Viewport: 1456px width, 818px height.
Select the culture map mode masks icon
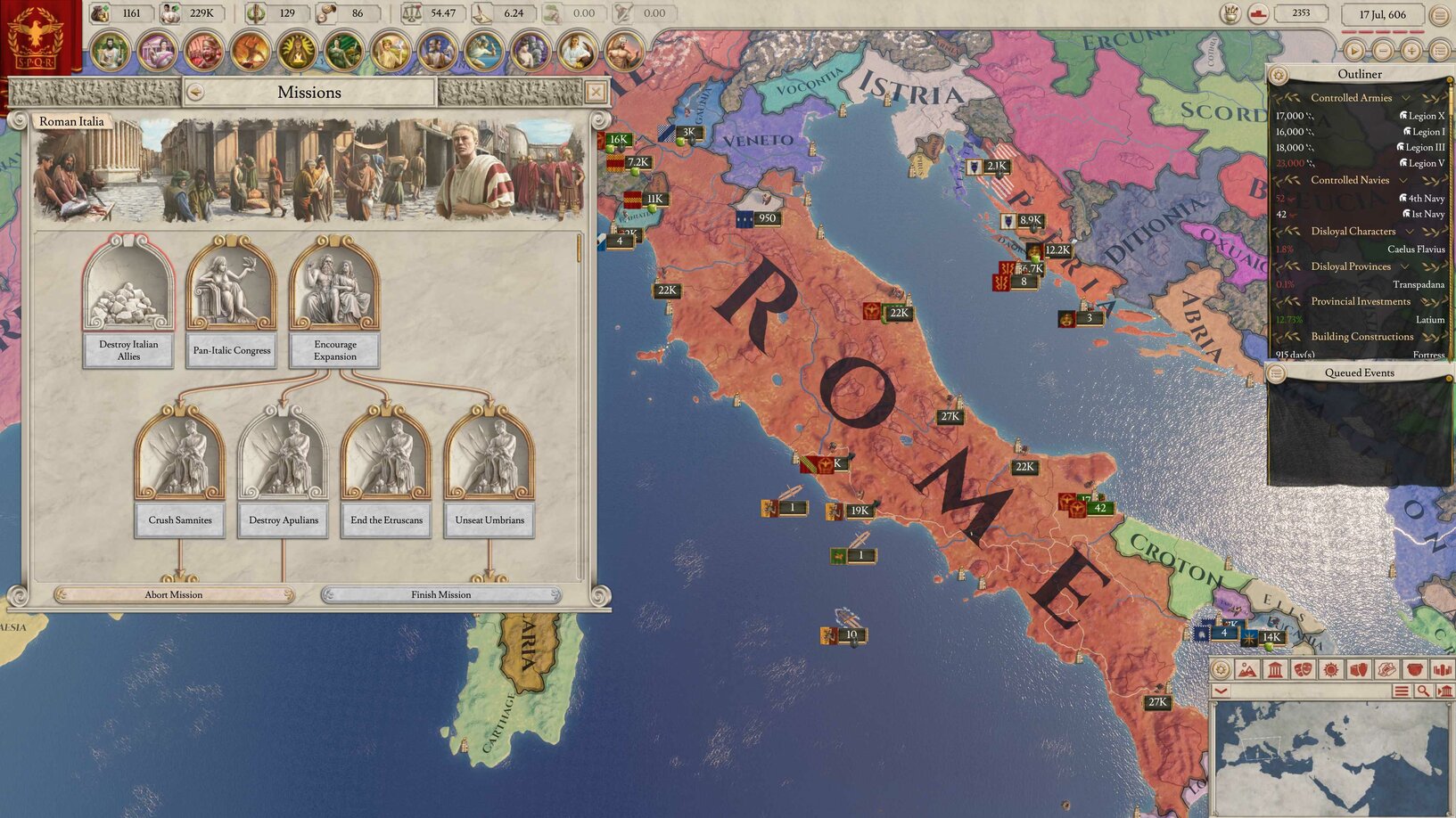tap(1303, 669)
